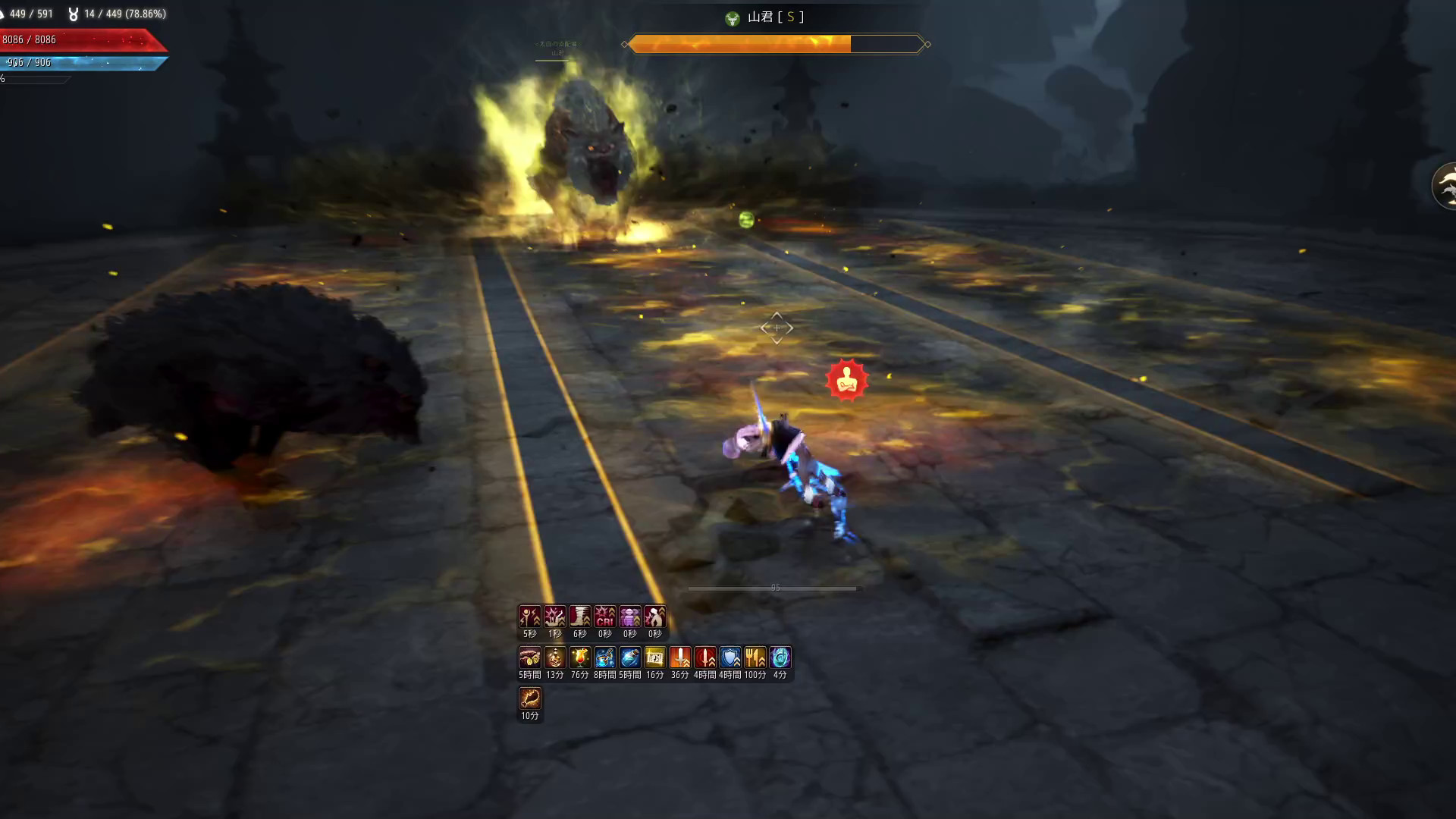Select the red sword target buff
1456x819 pixels.
[705, 657]
